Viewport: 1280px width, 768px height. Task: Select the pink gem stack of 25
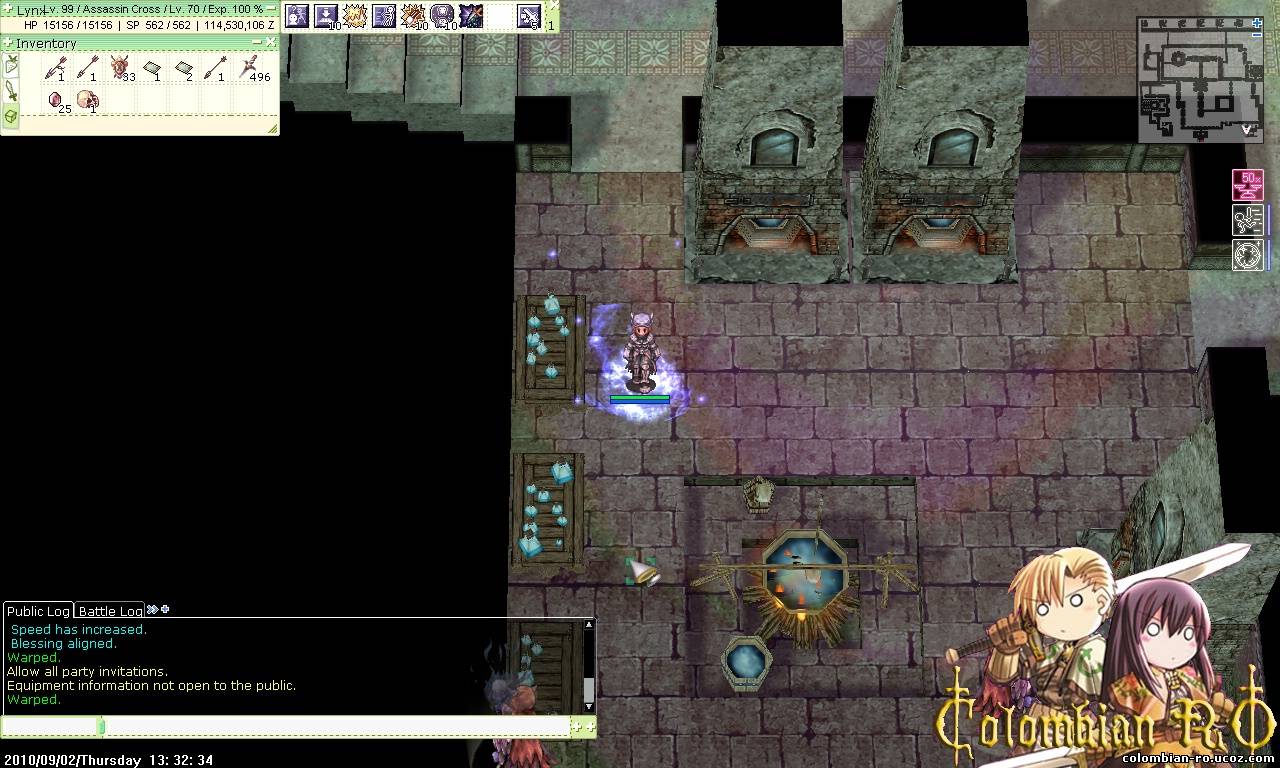click(x=57, y=100)
